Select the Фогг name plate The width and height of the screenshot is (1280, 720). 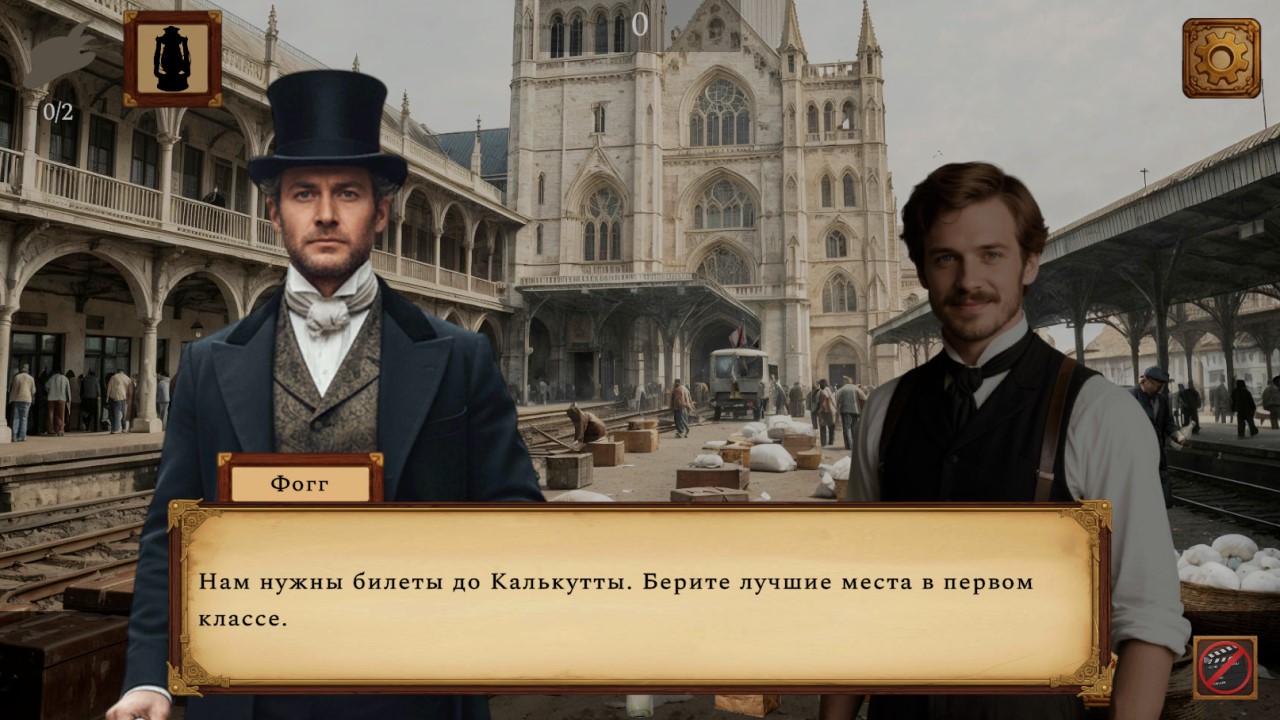298,483
